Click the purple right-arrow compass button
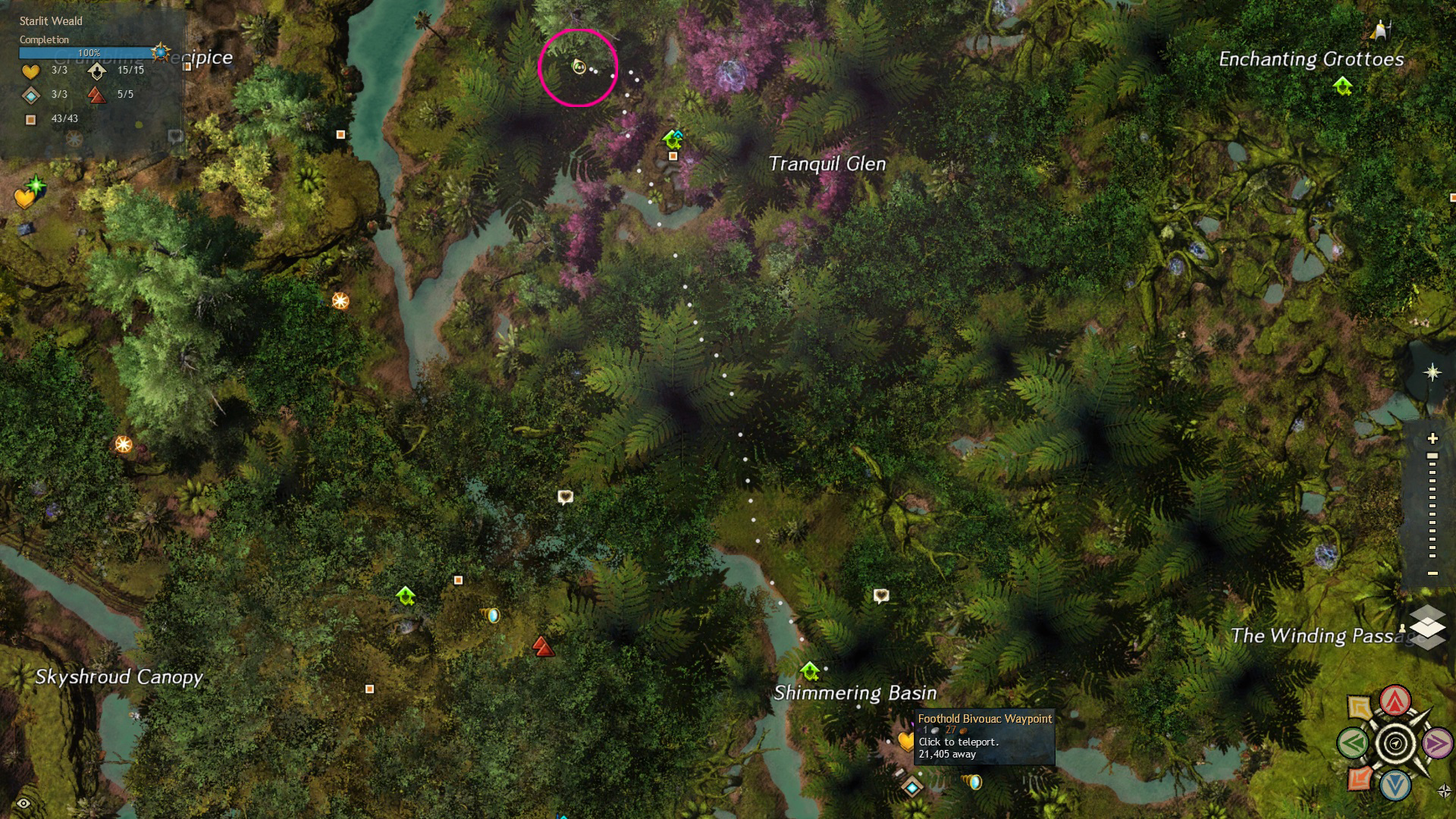Screen dimensions: 1456x819 click(1436, 743)
